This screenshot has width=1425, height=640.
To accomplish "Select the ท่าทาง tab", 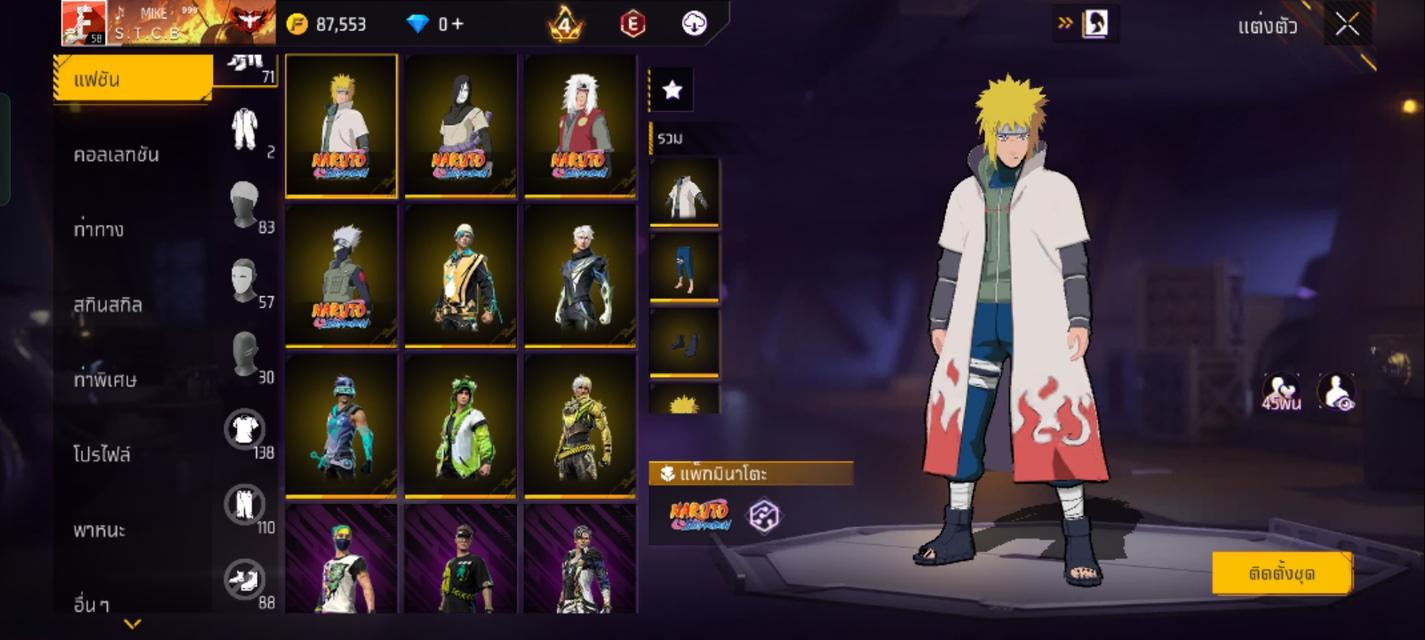I will coord(100,230).
